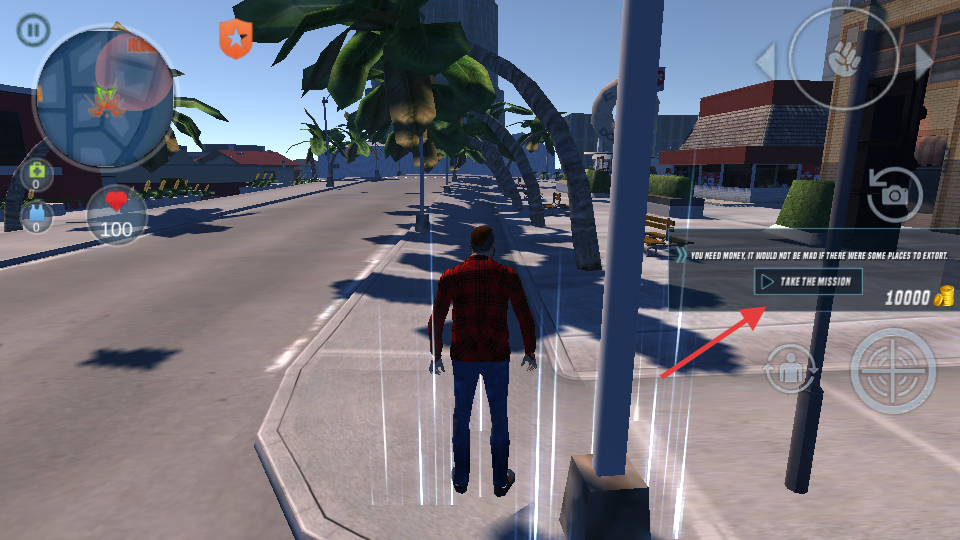Switch to the previous weapon arrow
Screen dimensions: 960x540
pos(765,62)
